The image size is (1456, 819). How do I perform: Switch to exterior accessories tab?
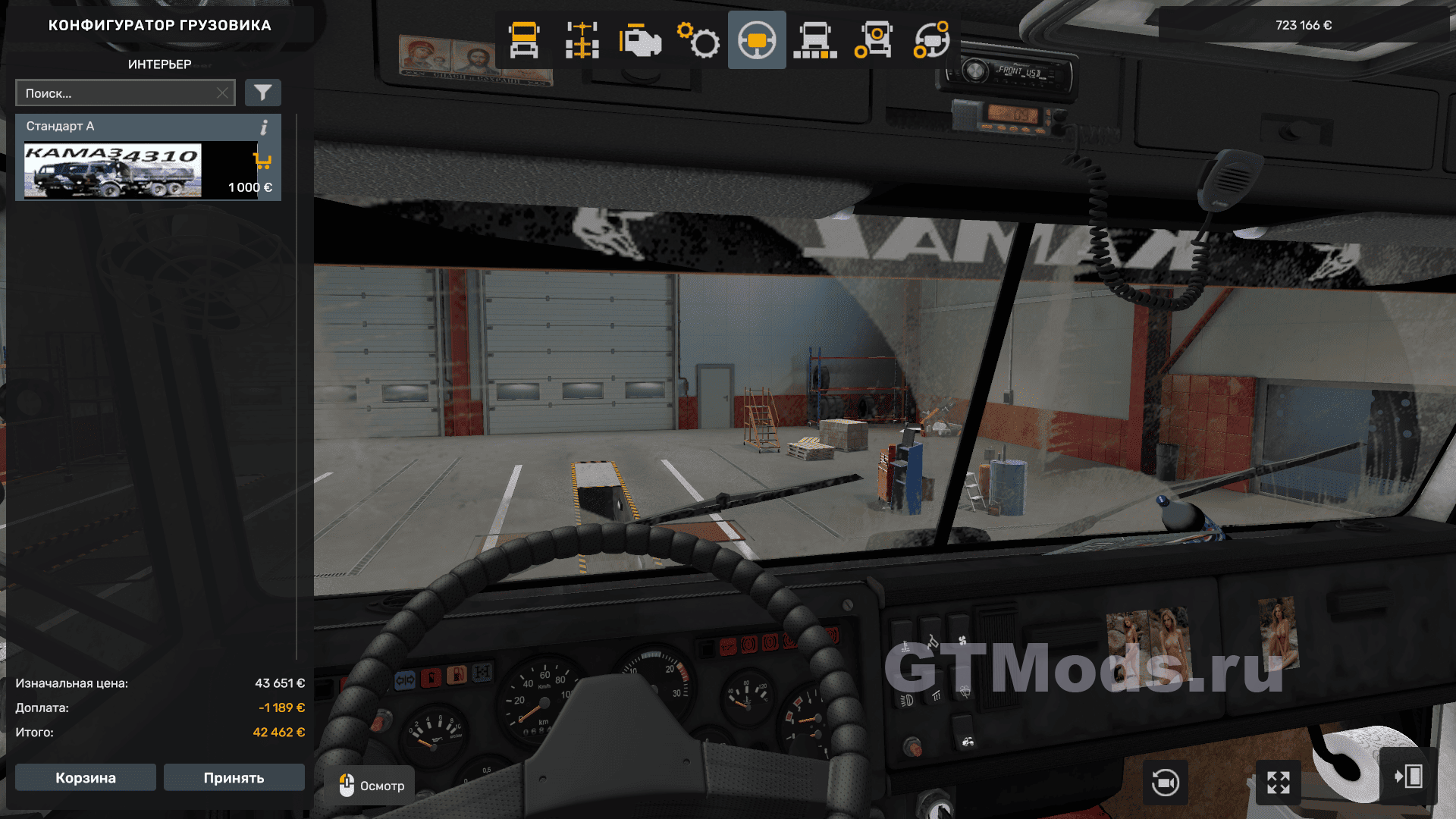coord(873,40)
